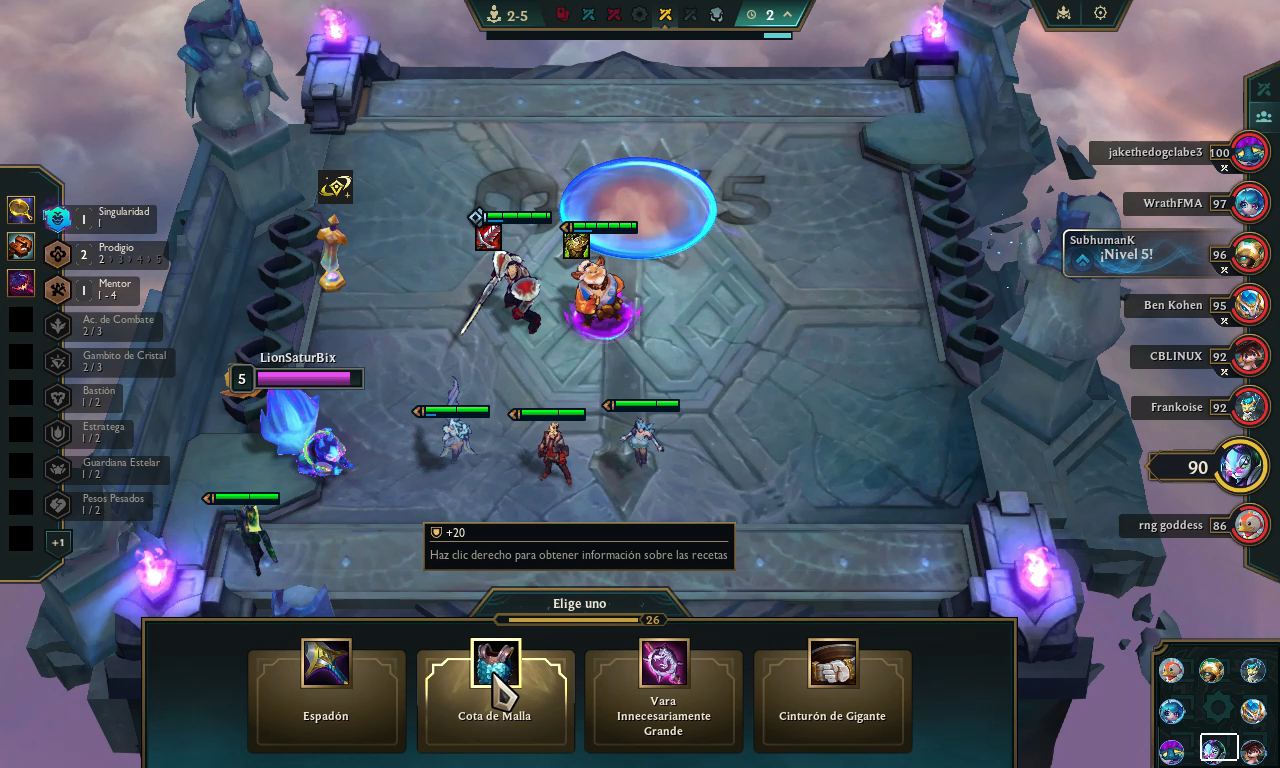Click the minimap in the bottom corner
The height and width of the screenshot is (768, 1280).
pos(1212,708)
